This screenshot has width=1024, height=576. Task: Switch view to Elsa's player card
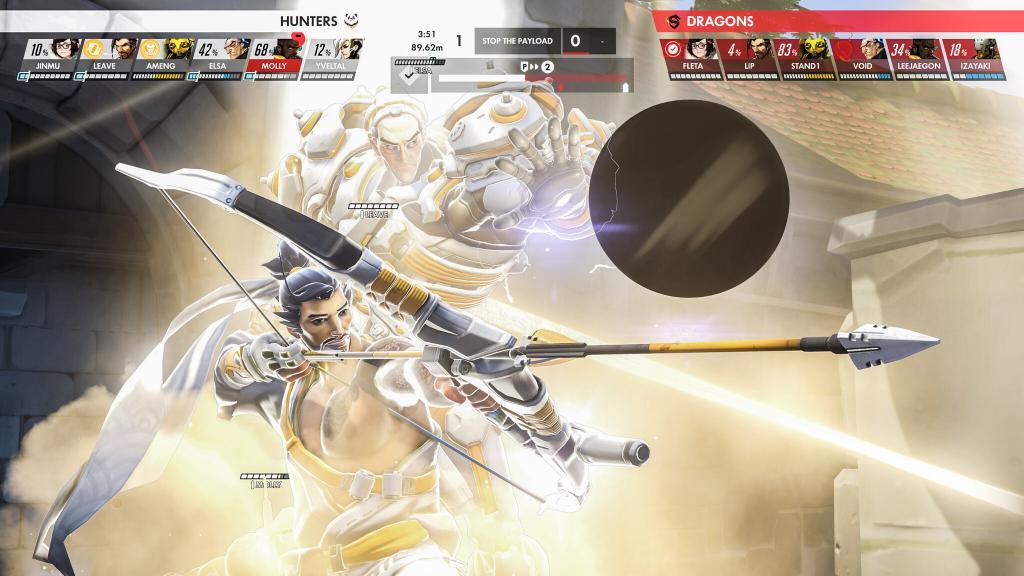click(x=217, y=54)
